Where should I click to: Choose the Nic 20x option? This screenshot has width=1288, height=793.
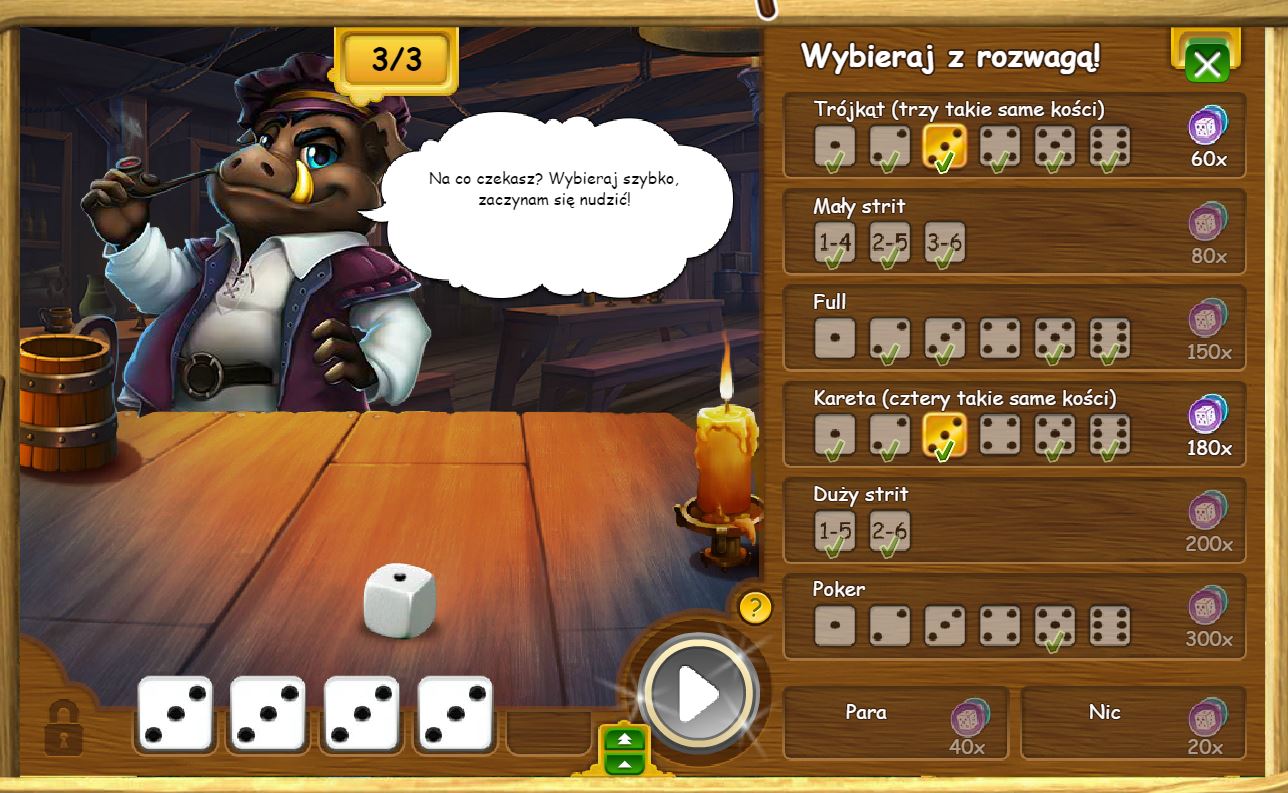pos(1132,722)
